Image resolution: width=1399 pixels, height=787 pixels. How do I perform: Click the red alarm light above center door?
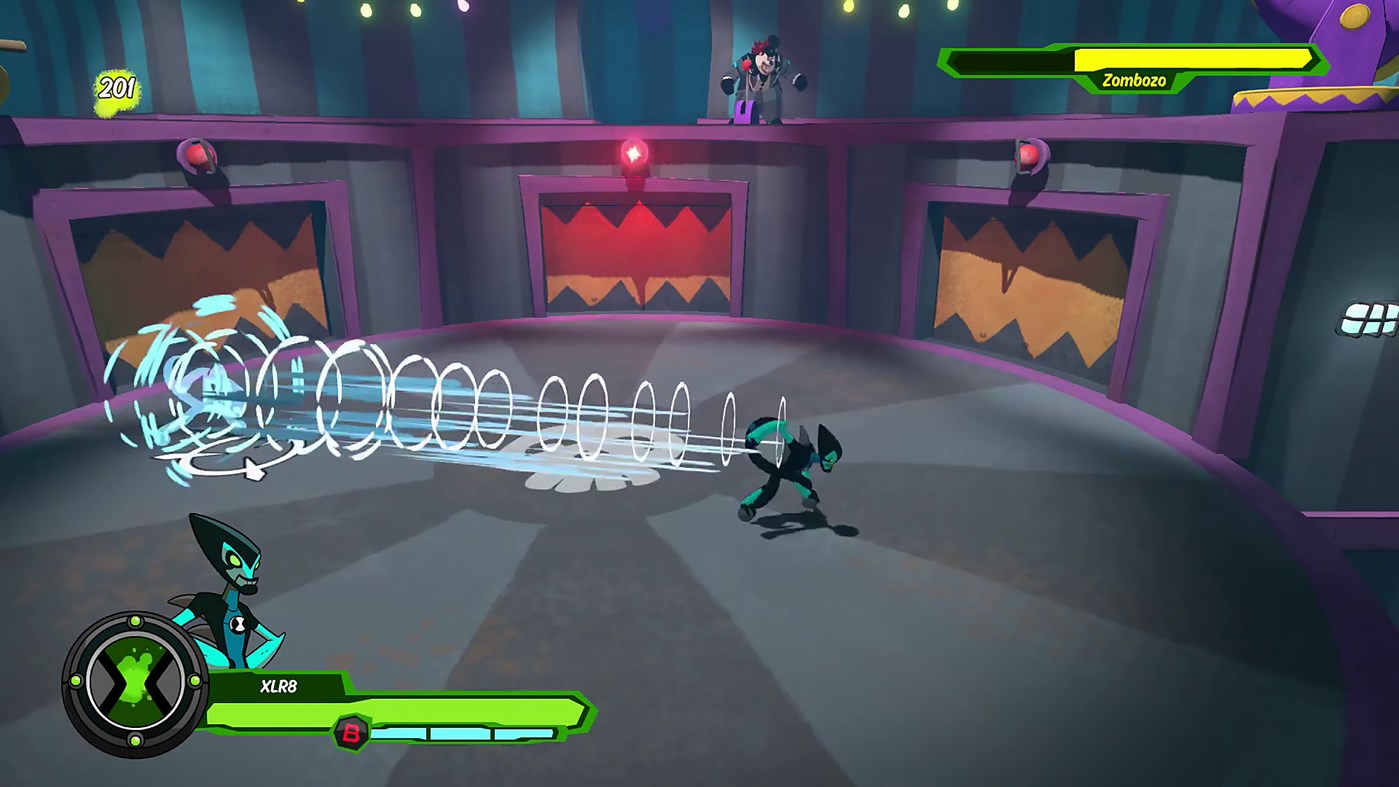[634, 153]
